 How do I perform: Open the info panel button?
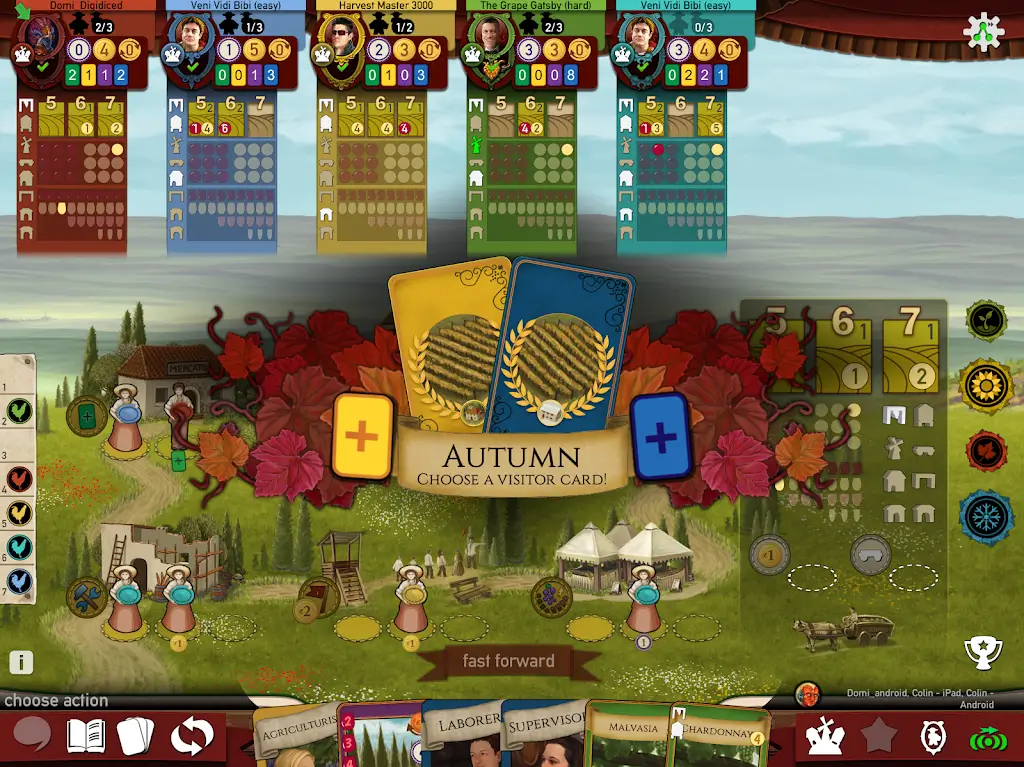tap(21, 662)
